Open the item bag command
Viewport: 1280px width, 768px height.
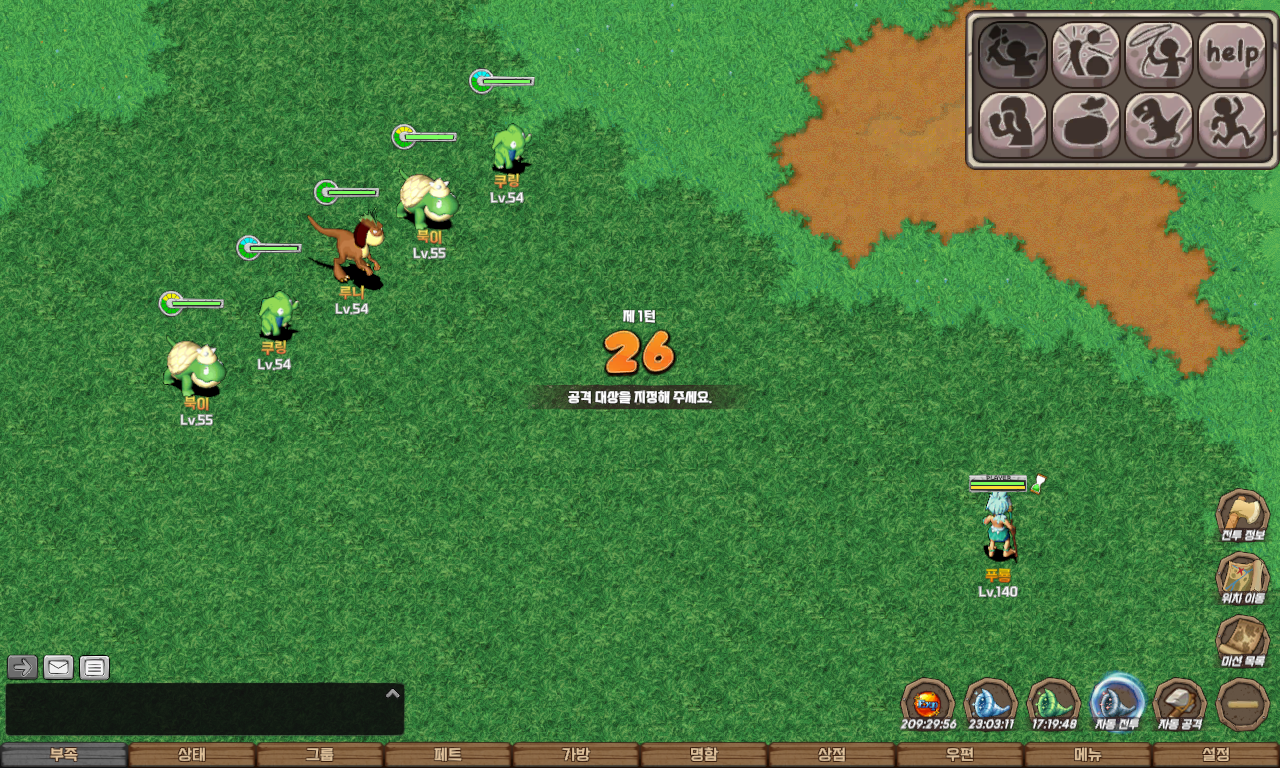click(x=1086, y=125)
